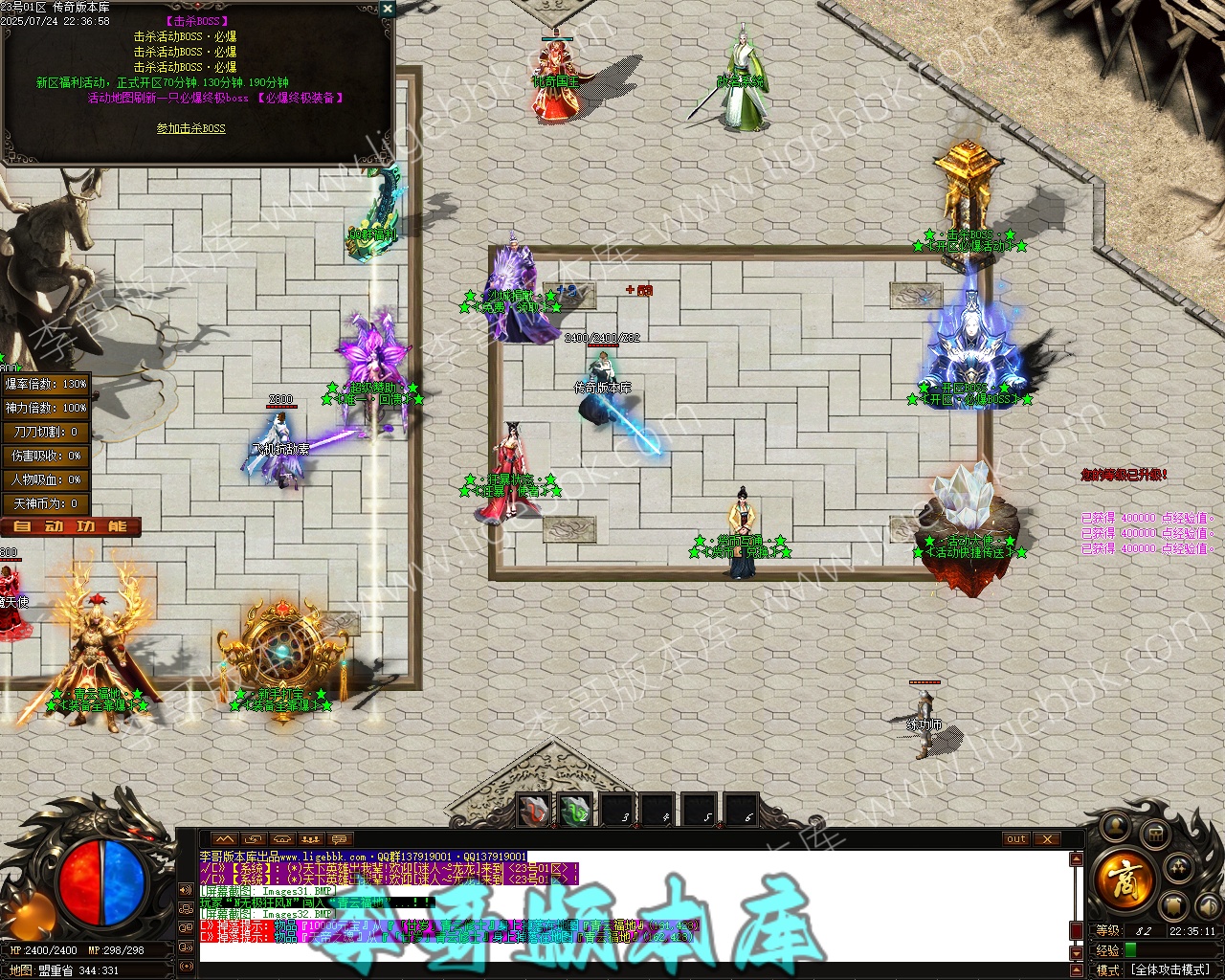Click the chat panel 'out' button
This screenshot has height=980, width=1225.
(x=1016, y=839)
